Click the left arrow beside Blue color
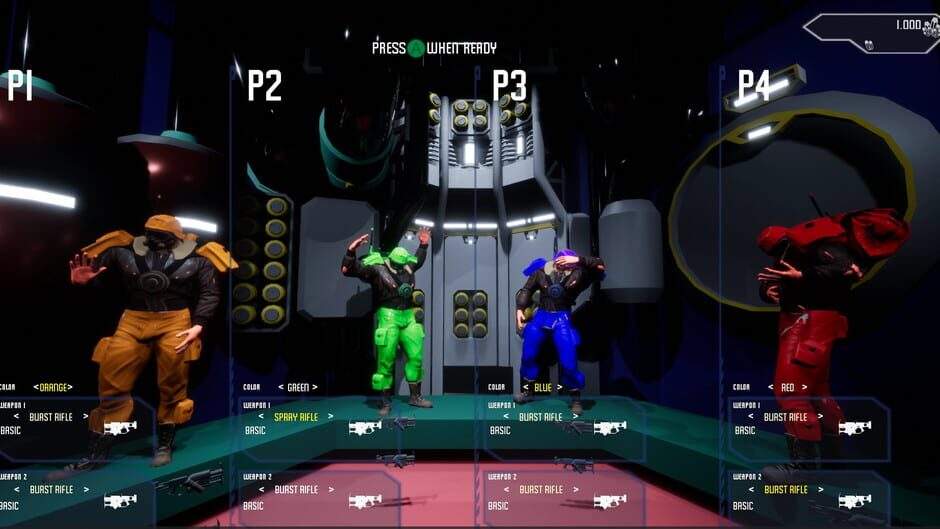Viewport: 940px width, 529px height. coord(523,387)
